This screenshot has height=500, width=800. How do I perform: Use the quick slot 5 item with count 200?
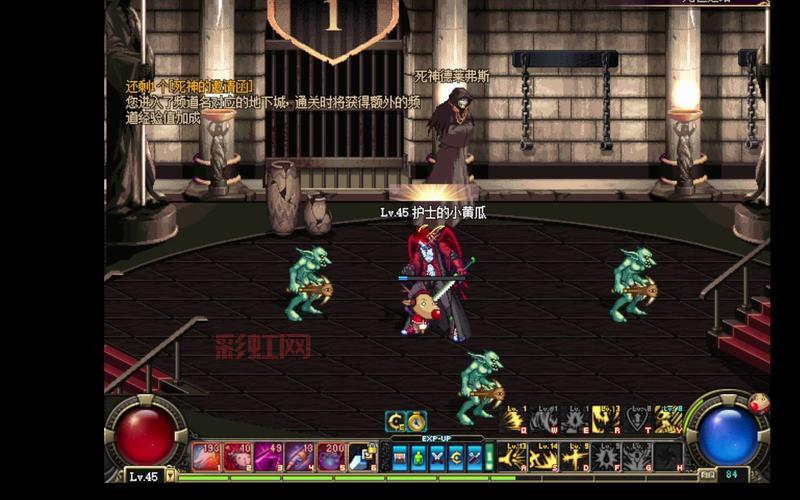click(331, 456)
